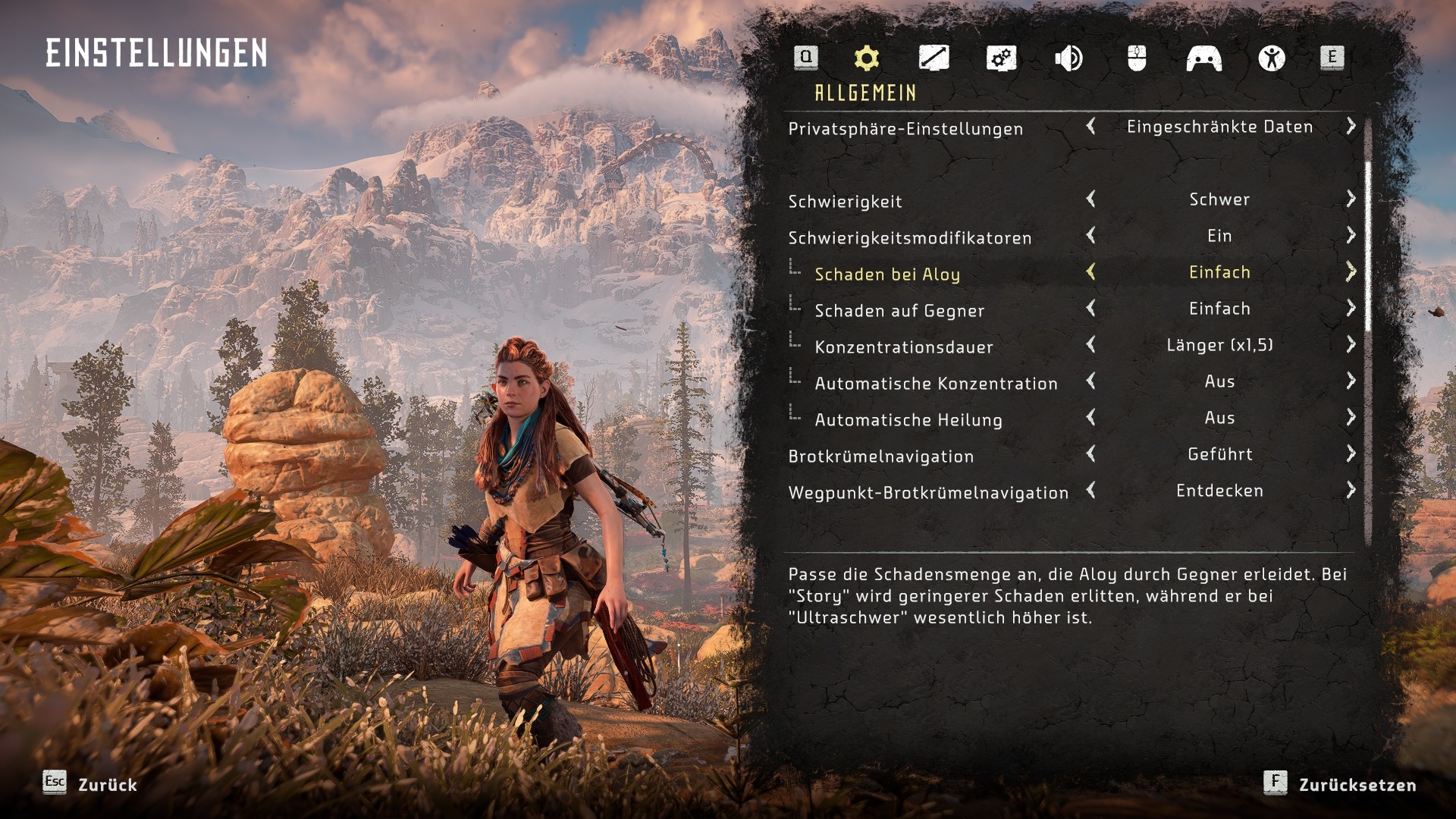Select the gamepad controller settings tab

pyautogui.click(x=1203, y=58)
